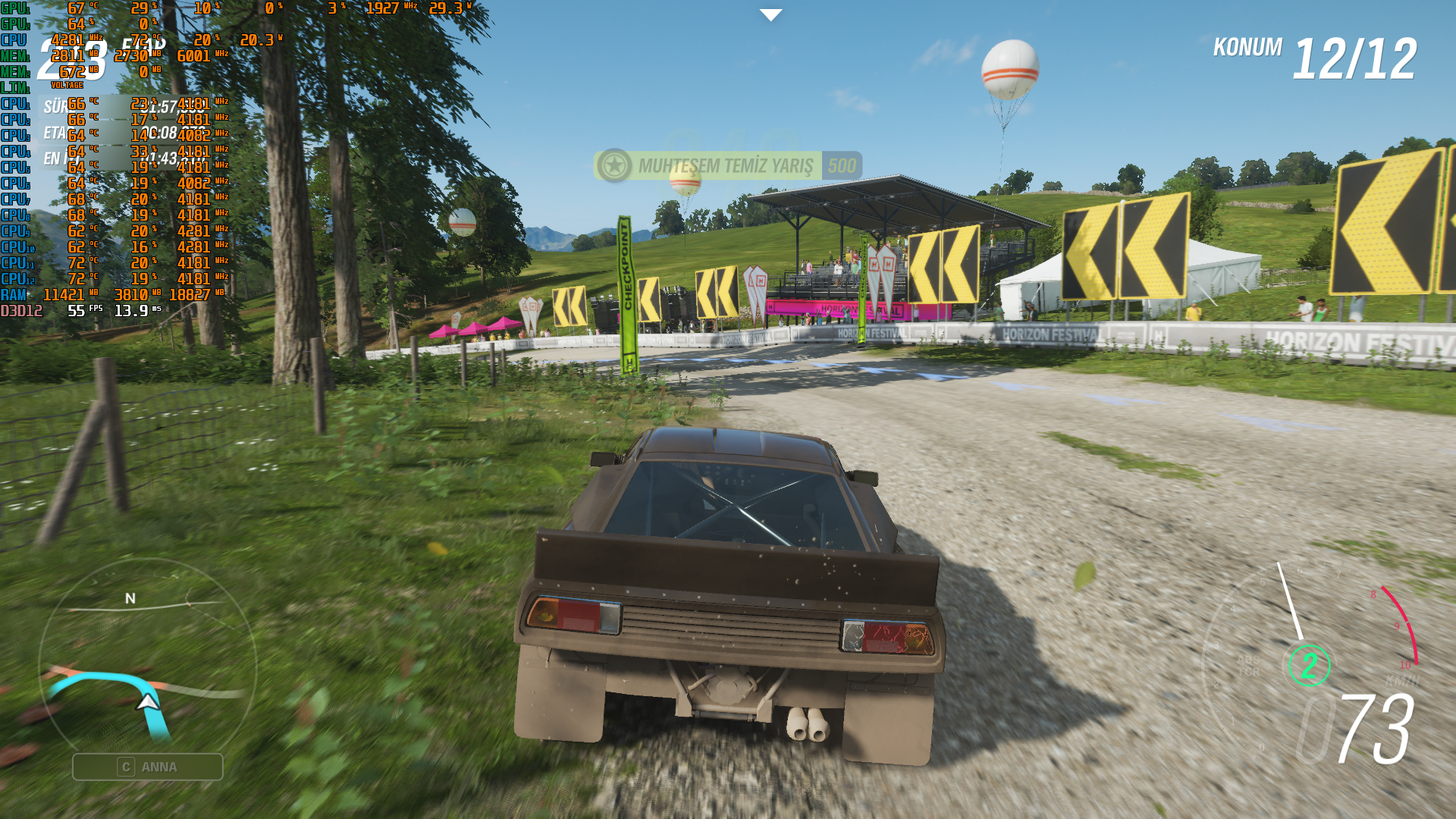
Task: Click the white downward triangle at top
Action: click(x=770, y=15)
